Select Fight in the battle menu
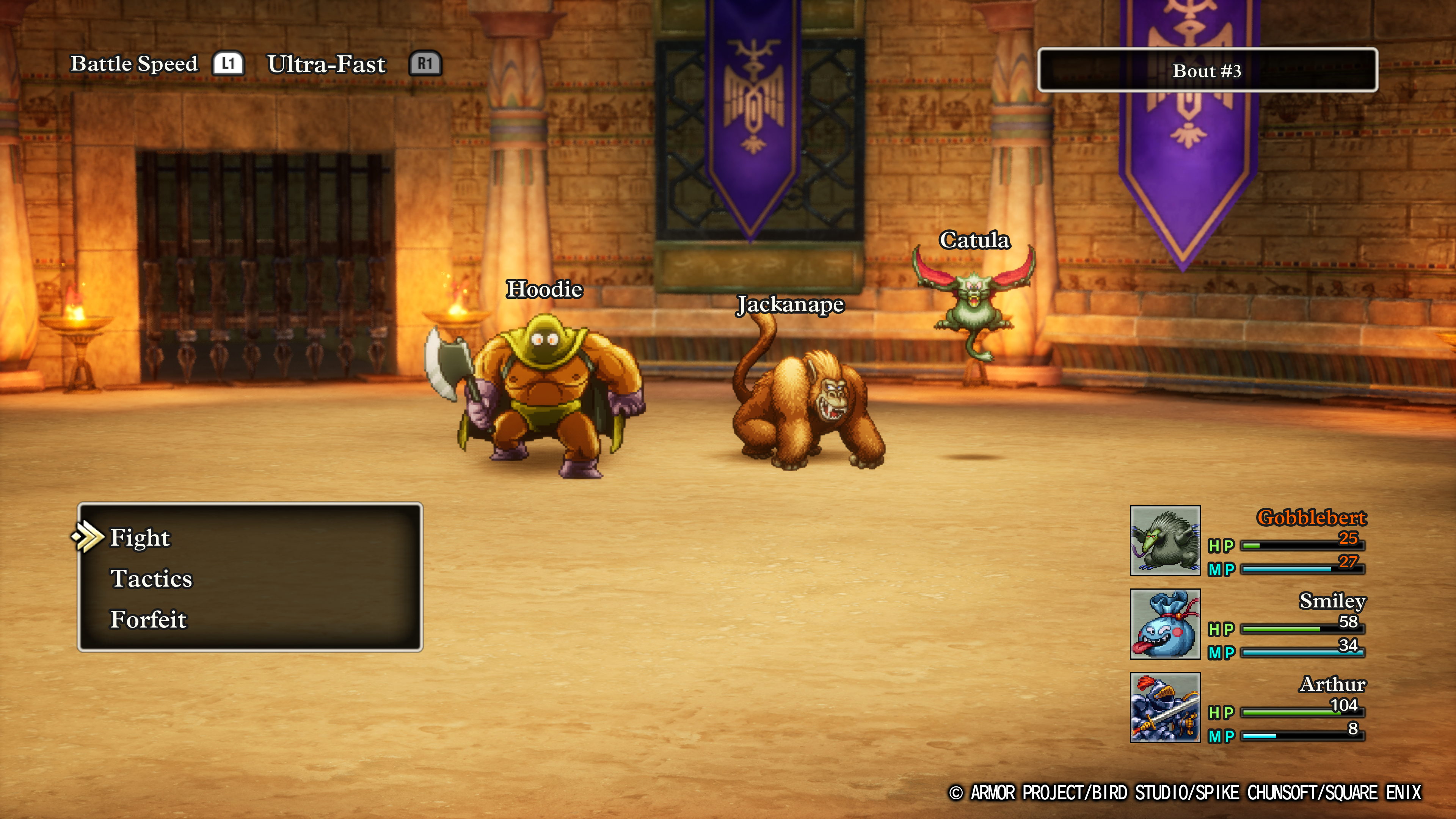Screen dimensions: 1456x819 click(140, 538)
